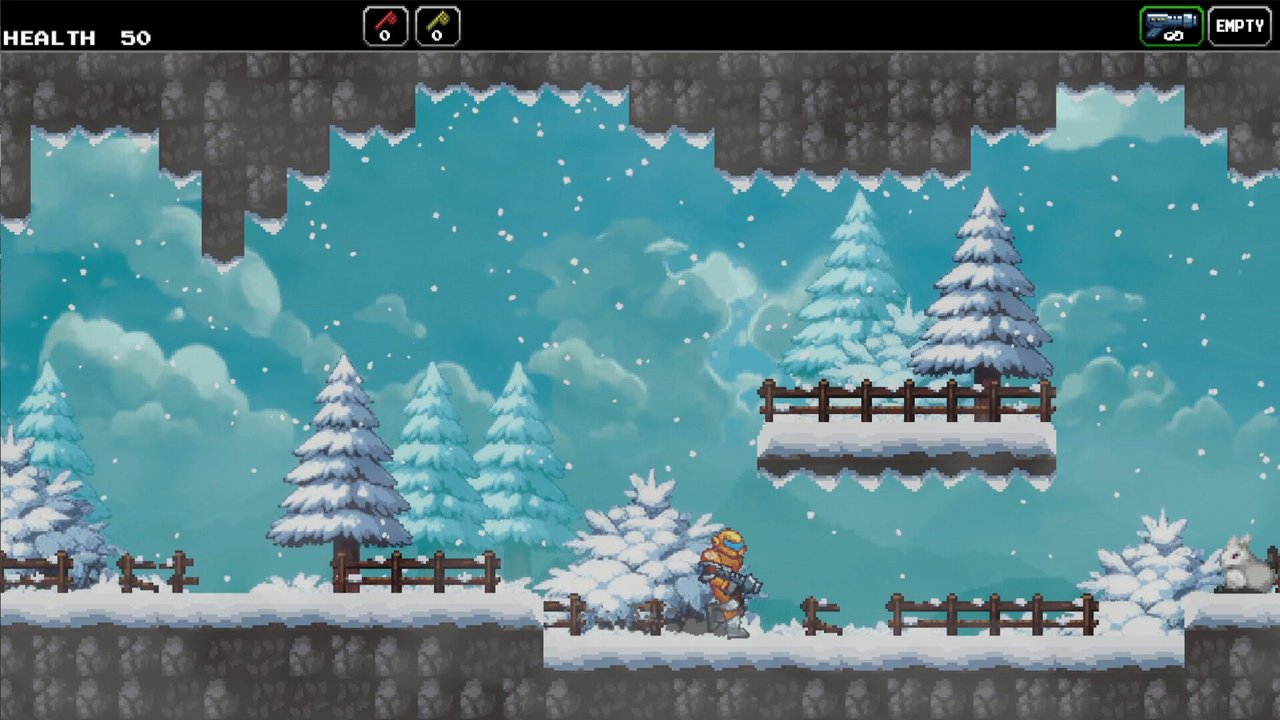Select the yellow key counter slot

pos(437,26)
